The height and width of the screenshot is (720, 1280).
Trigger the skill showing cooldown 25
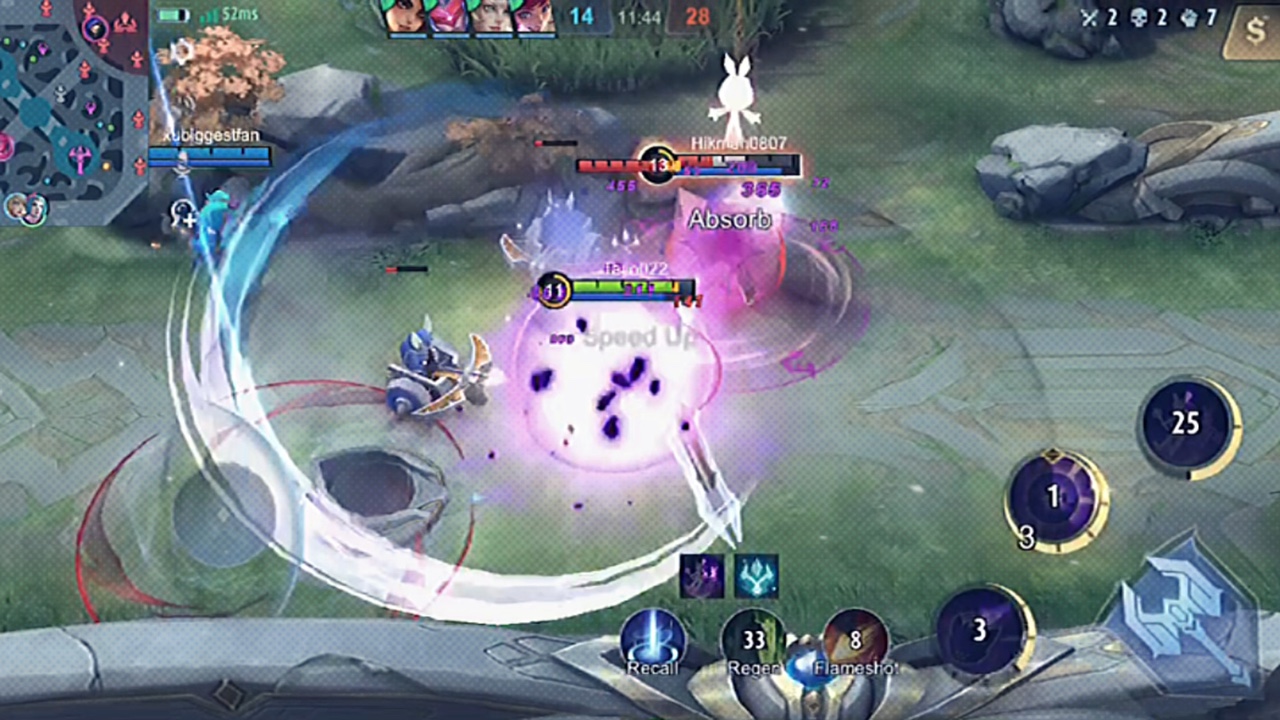[x=1187, y=424]
